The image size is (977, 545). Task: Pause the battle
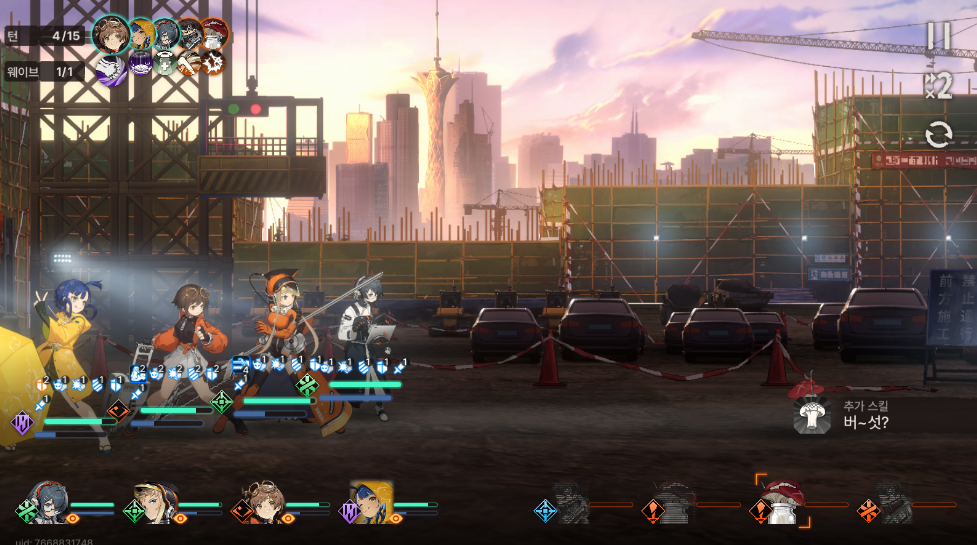pos(938,36)
